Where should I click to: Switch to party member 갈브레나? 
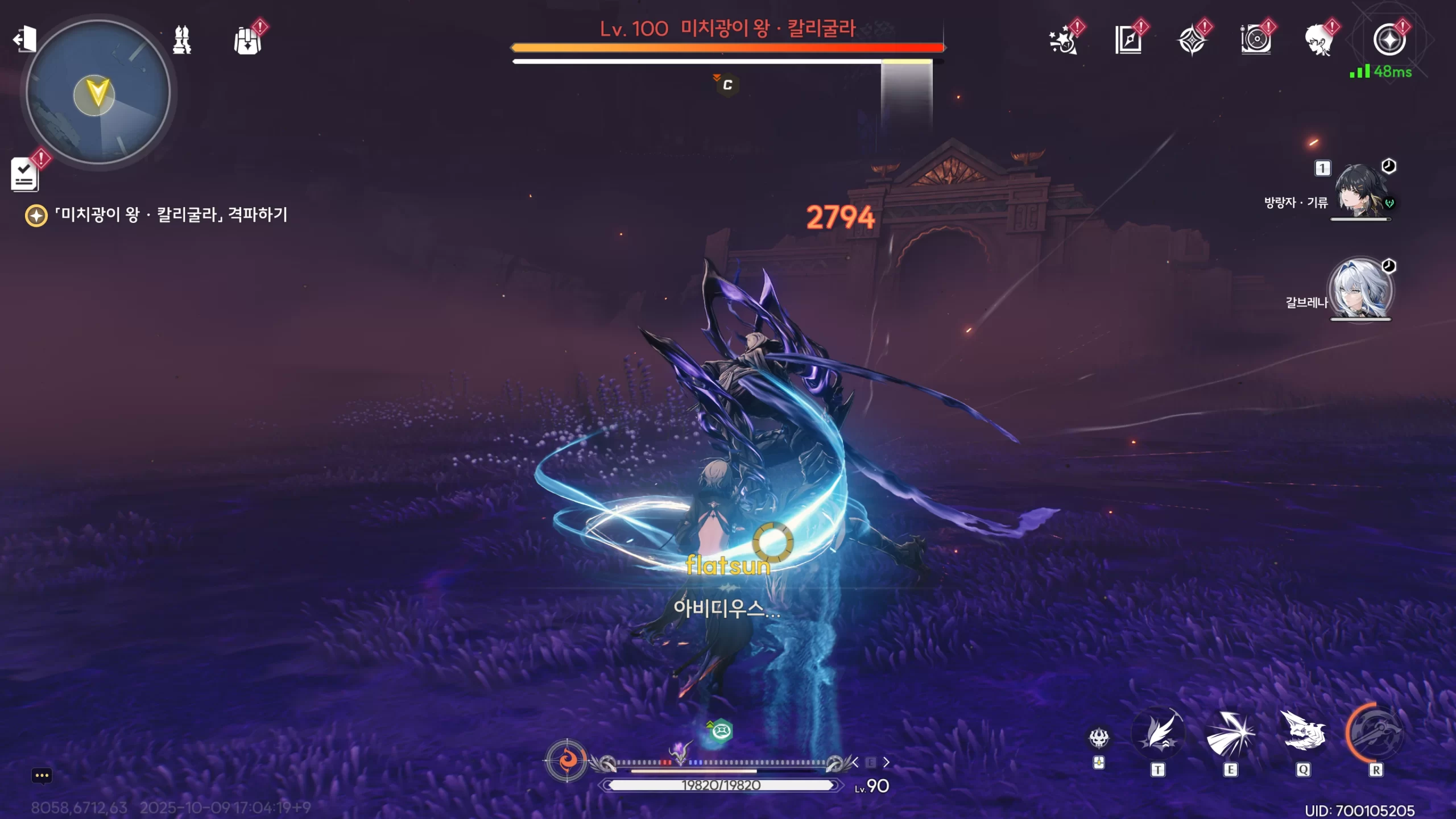click(x=1360, y=290)
